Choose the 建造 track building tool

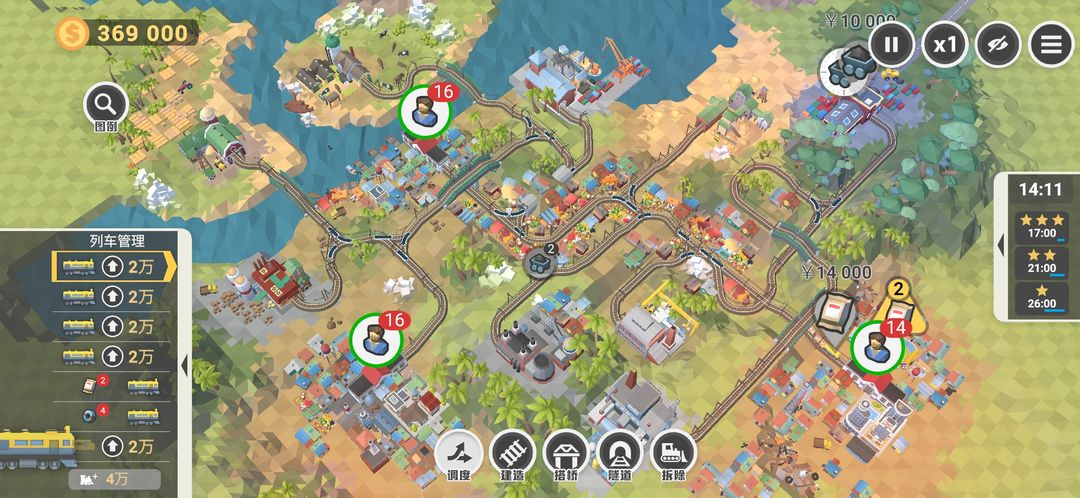click(513, 455)
